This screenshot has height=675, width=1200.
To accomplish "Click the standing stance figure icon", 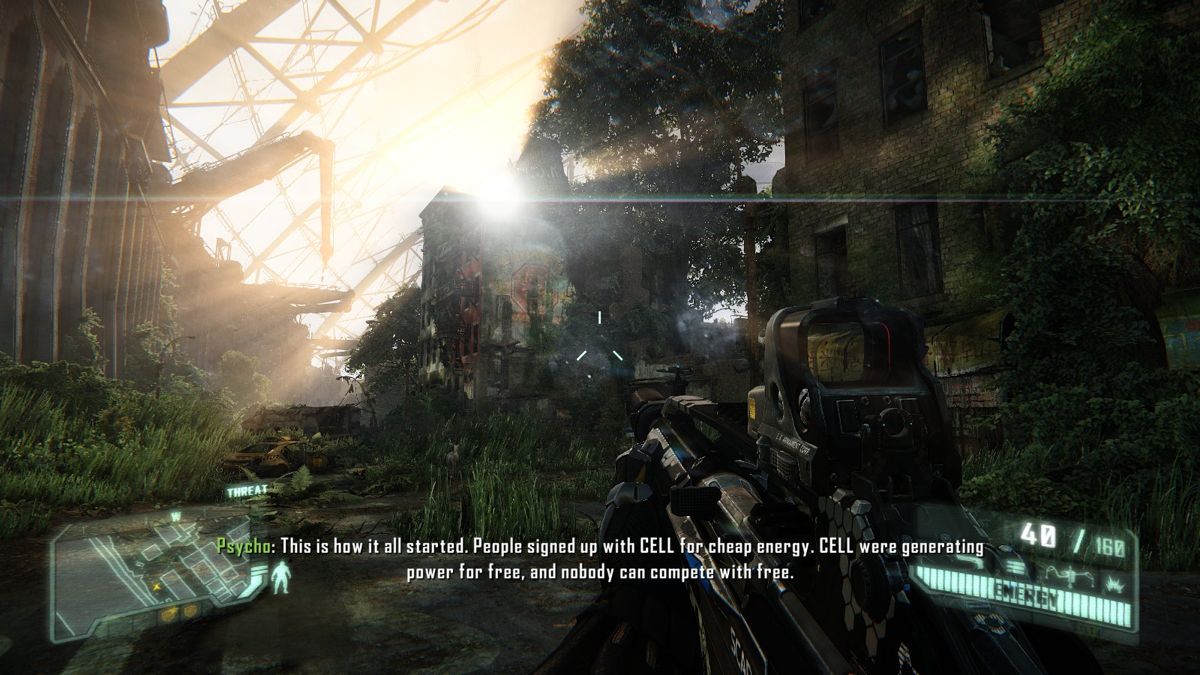I will pyautogui.click(x=281, y=578).
